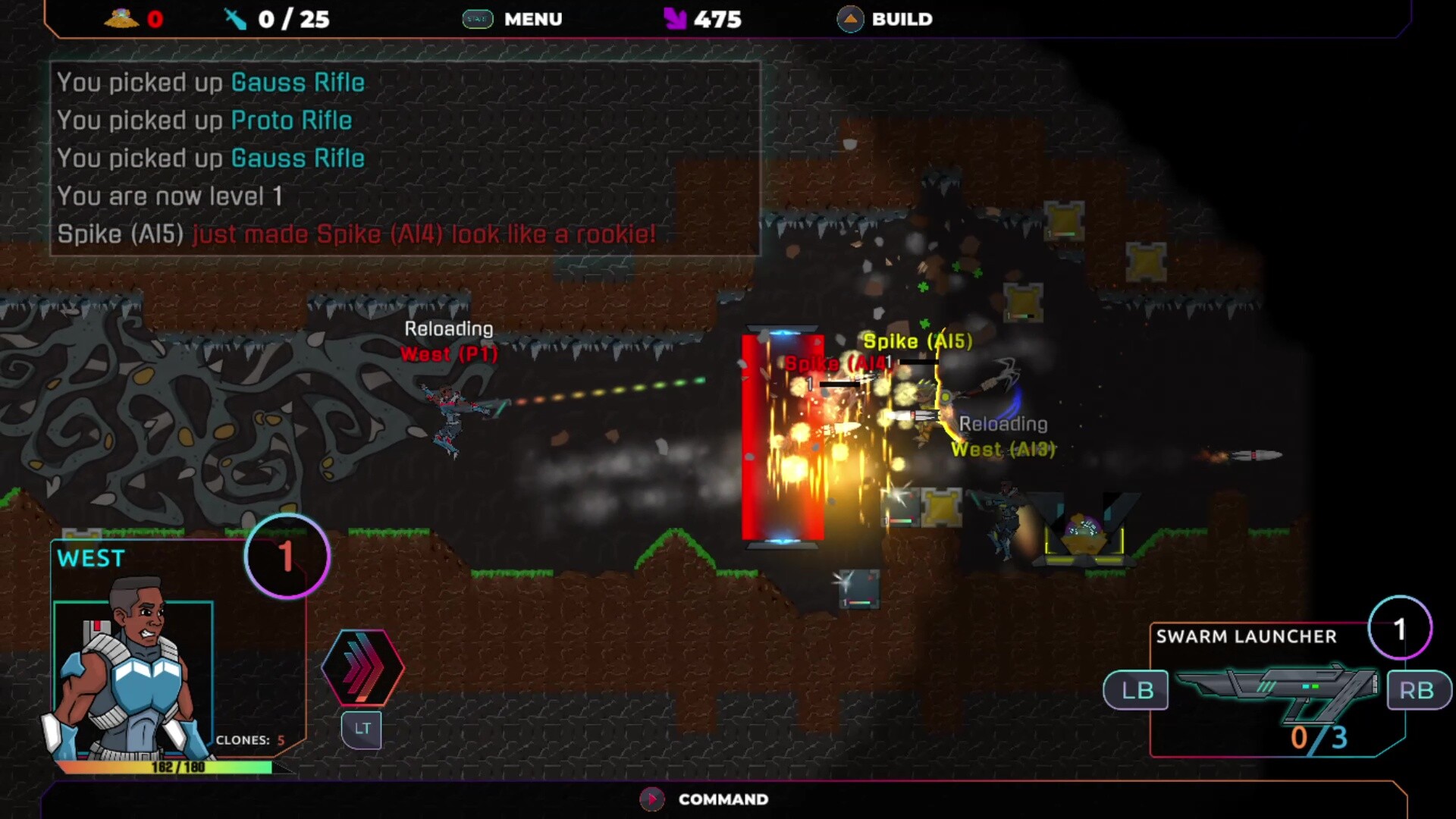Select the sword kill counter icon

pyautogui.click(x=234, y=18)
